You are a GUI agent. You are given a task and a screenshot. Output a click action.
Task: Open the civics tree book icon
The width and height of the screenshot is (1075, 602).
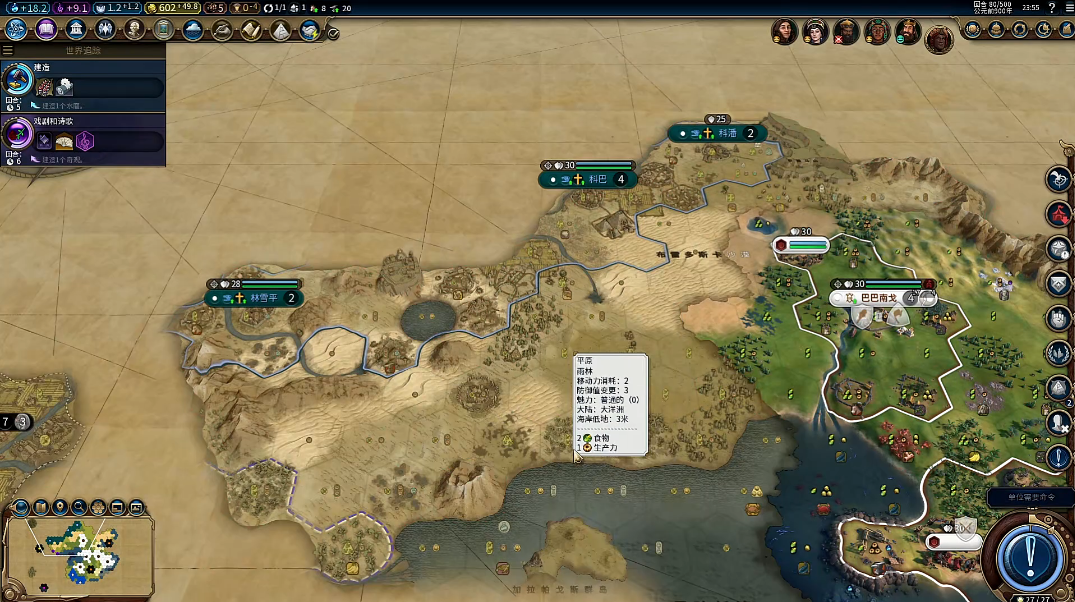[46, 29]
